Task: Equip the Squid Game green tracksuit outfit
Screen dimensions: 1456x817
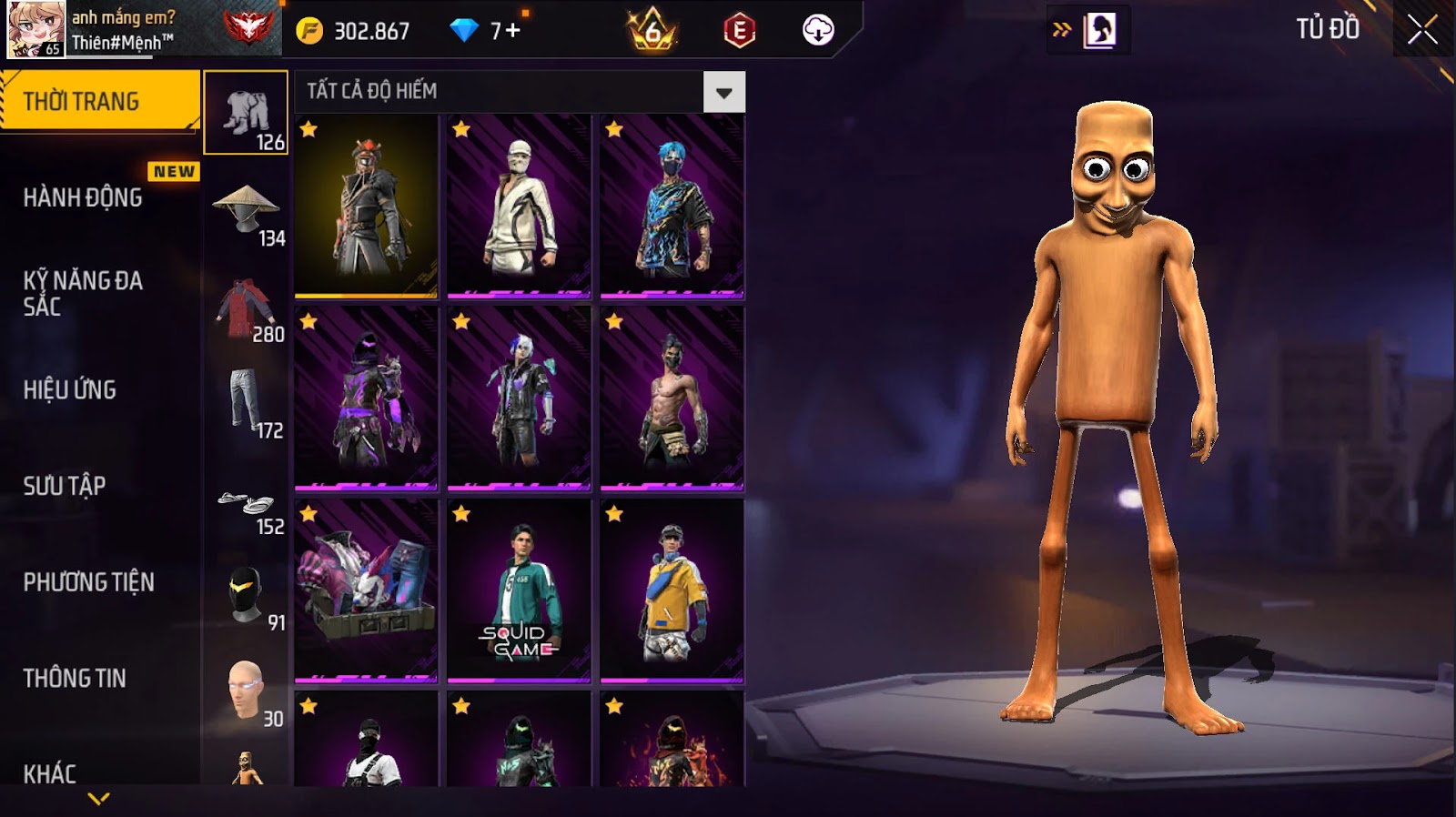Action: [519, 590]
